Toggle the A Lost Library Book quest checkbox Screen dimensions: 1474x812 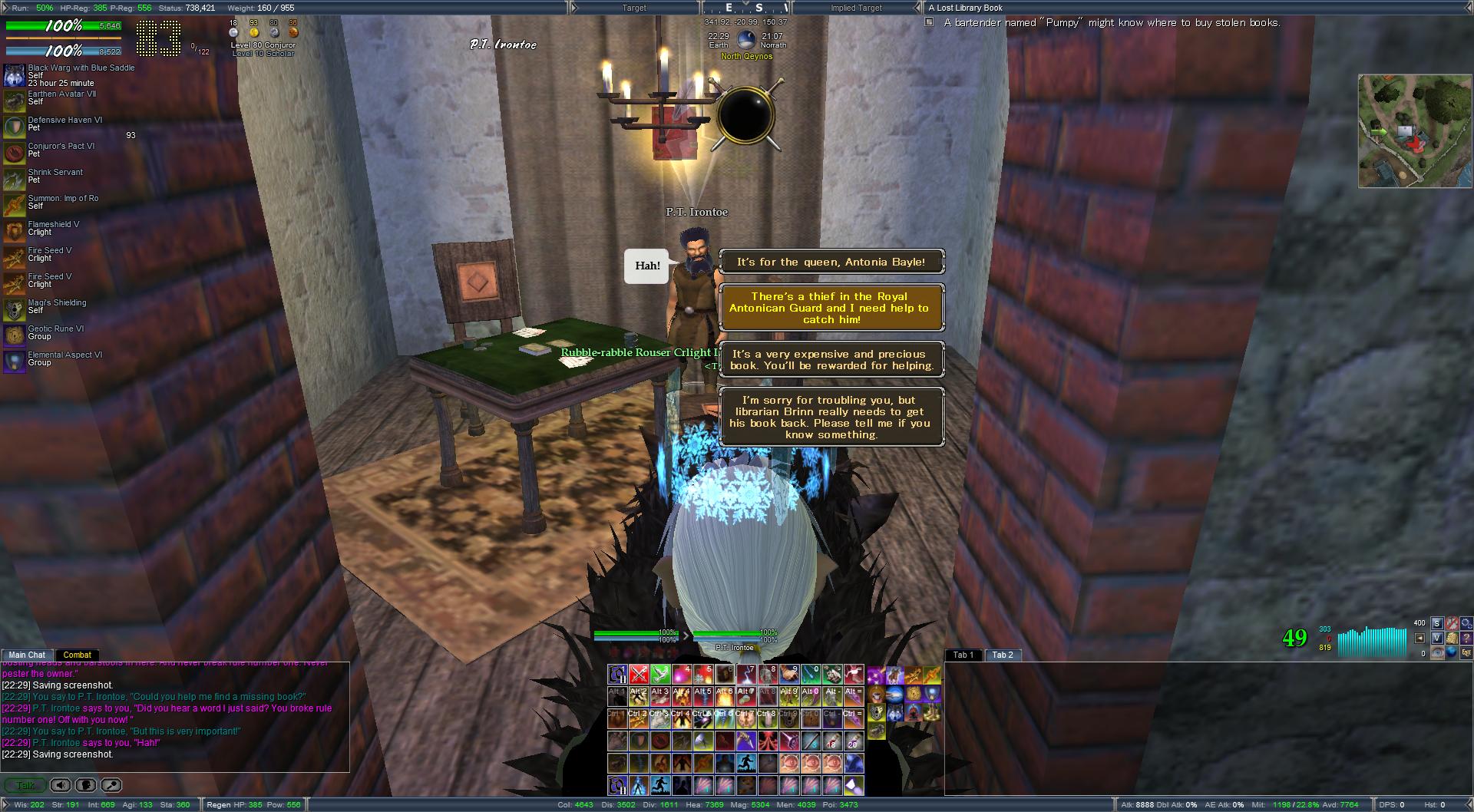[x=929, y=22]
